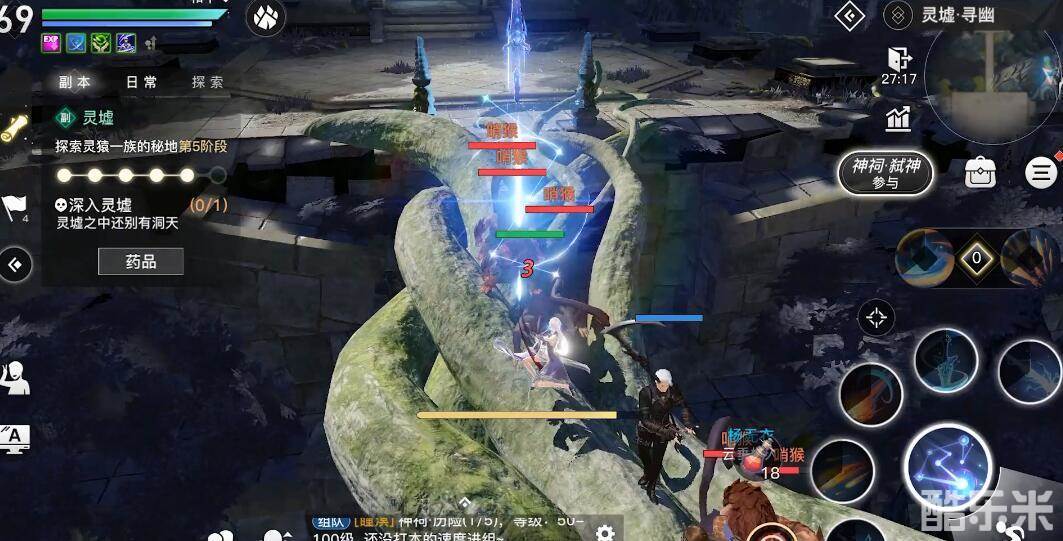Open the growth chart icon
Image resolution: width=1063 pixels, height=541 pixels.
898,119
